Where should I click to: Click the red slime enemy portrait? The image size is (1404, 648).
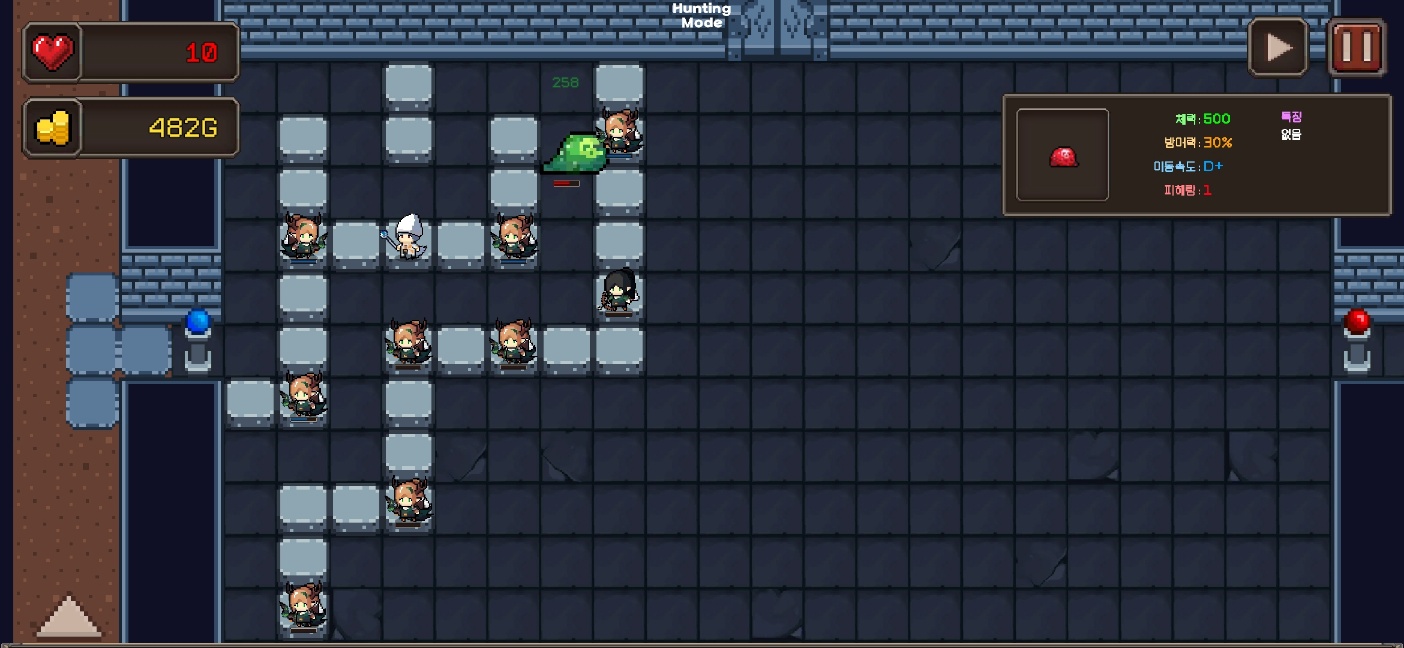1062,156
